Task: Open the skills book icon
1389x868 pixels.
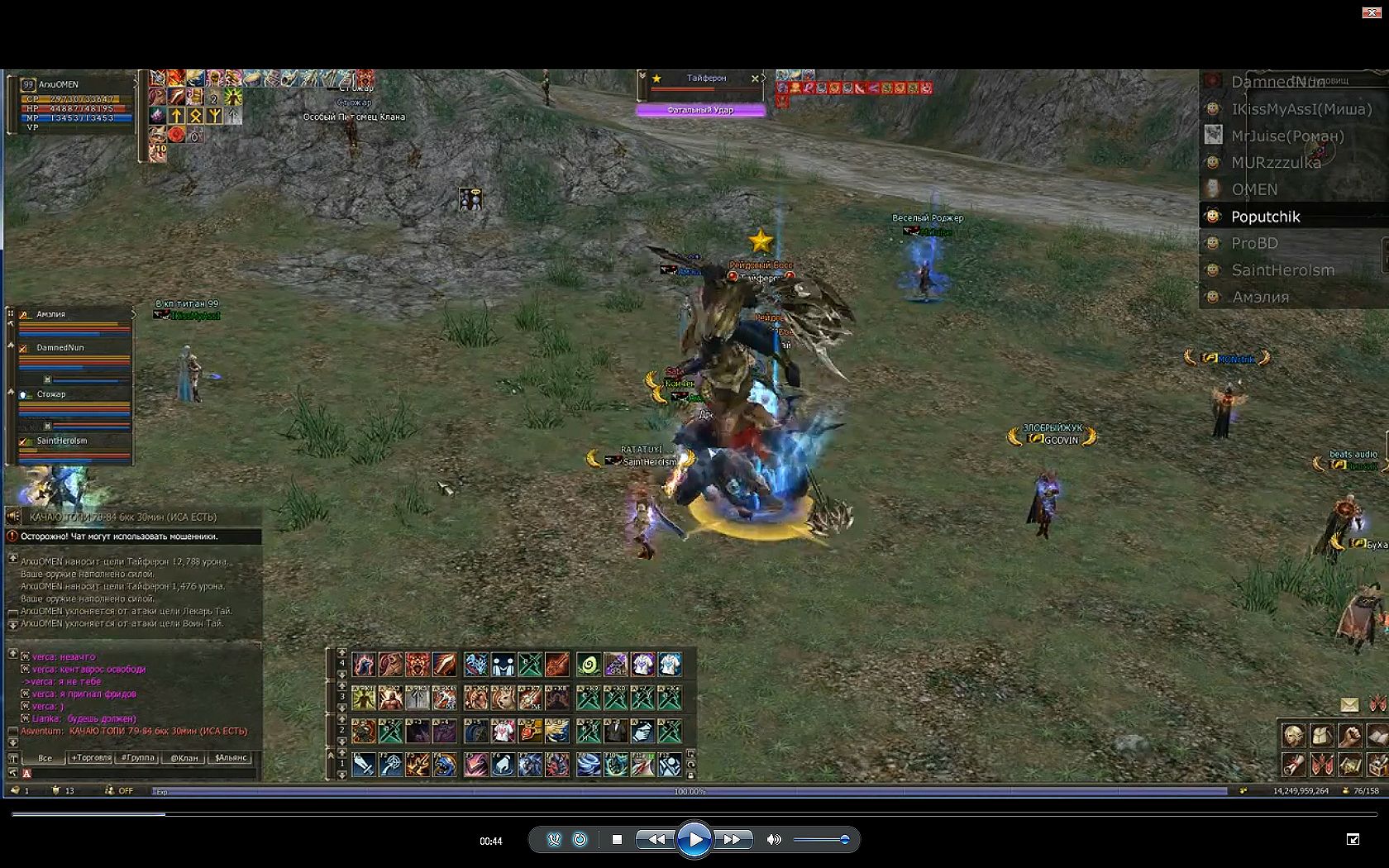Action: [1377, 735]
